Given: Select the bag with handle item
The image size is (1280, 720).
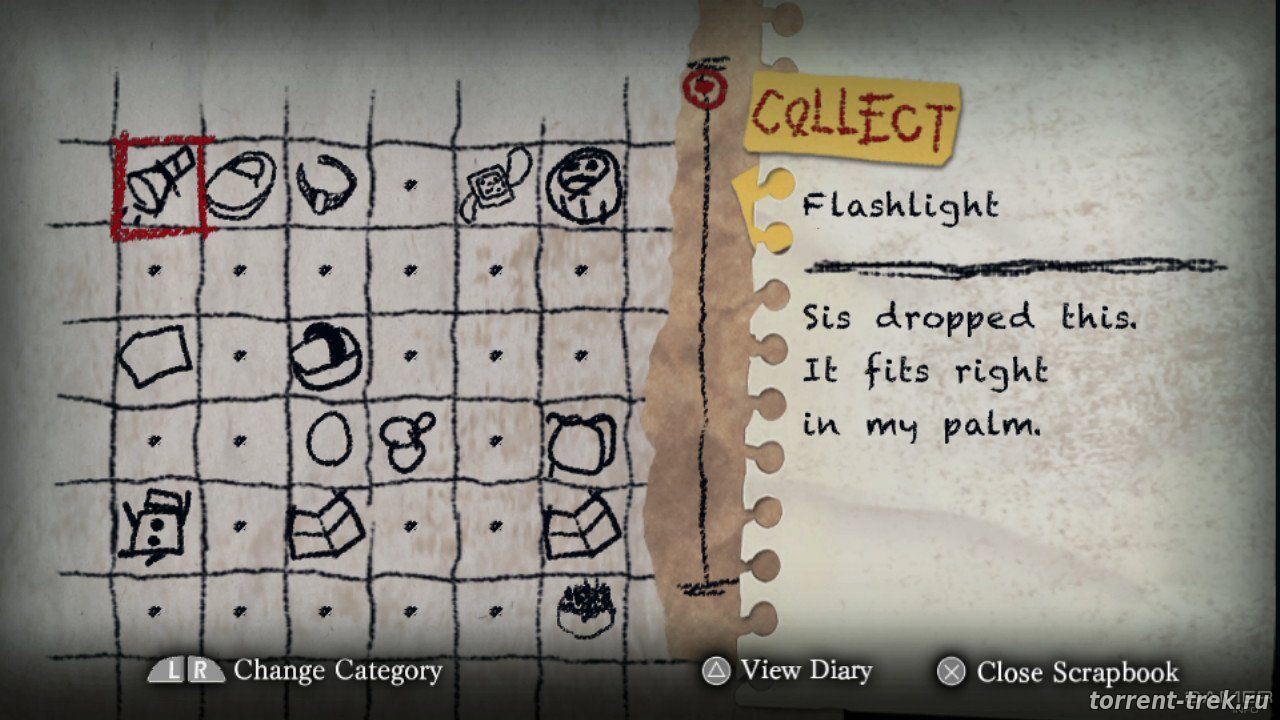Looking at the screenshot, I should tap(580, 441).
